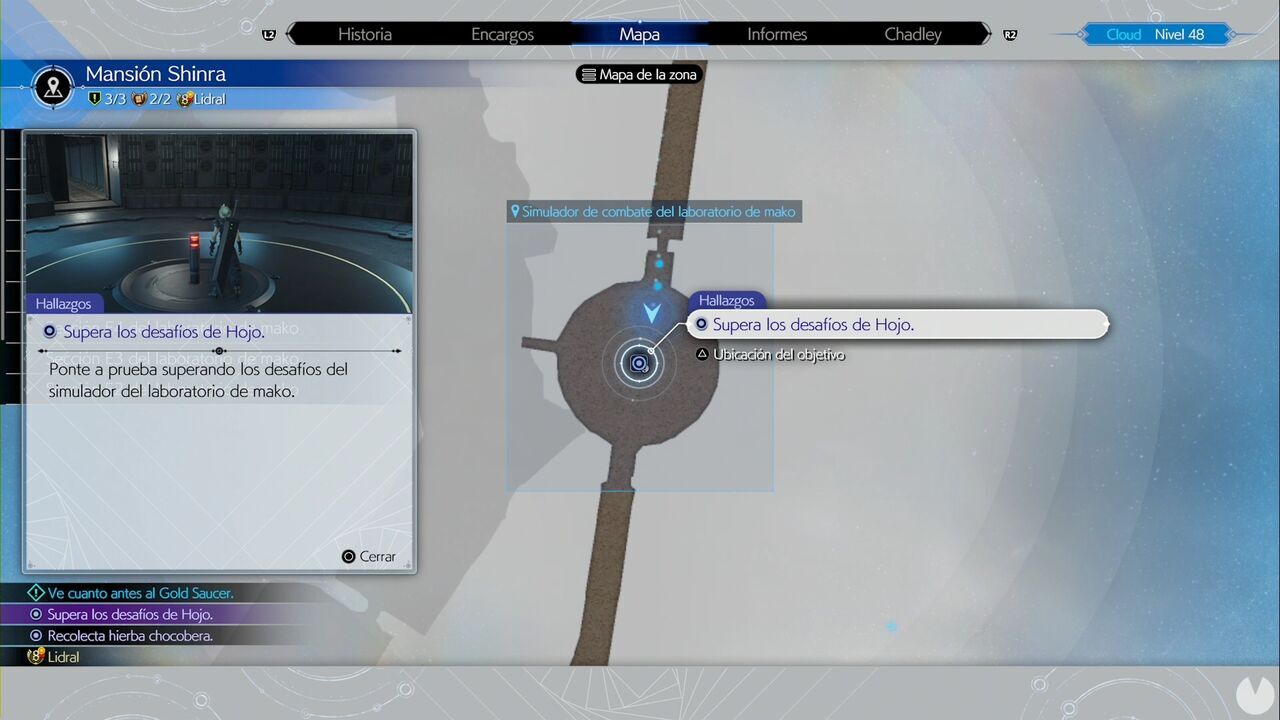The image size is (1280, 720).
Task: Switch to the Informes tab
Action: point(776,34)
